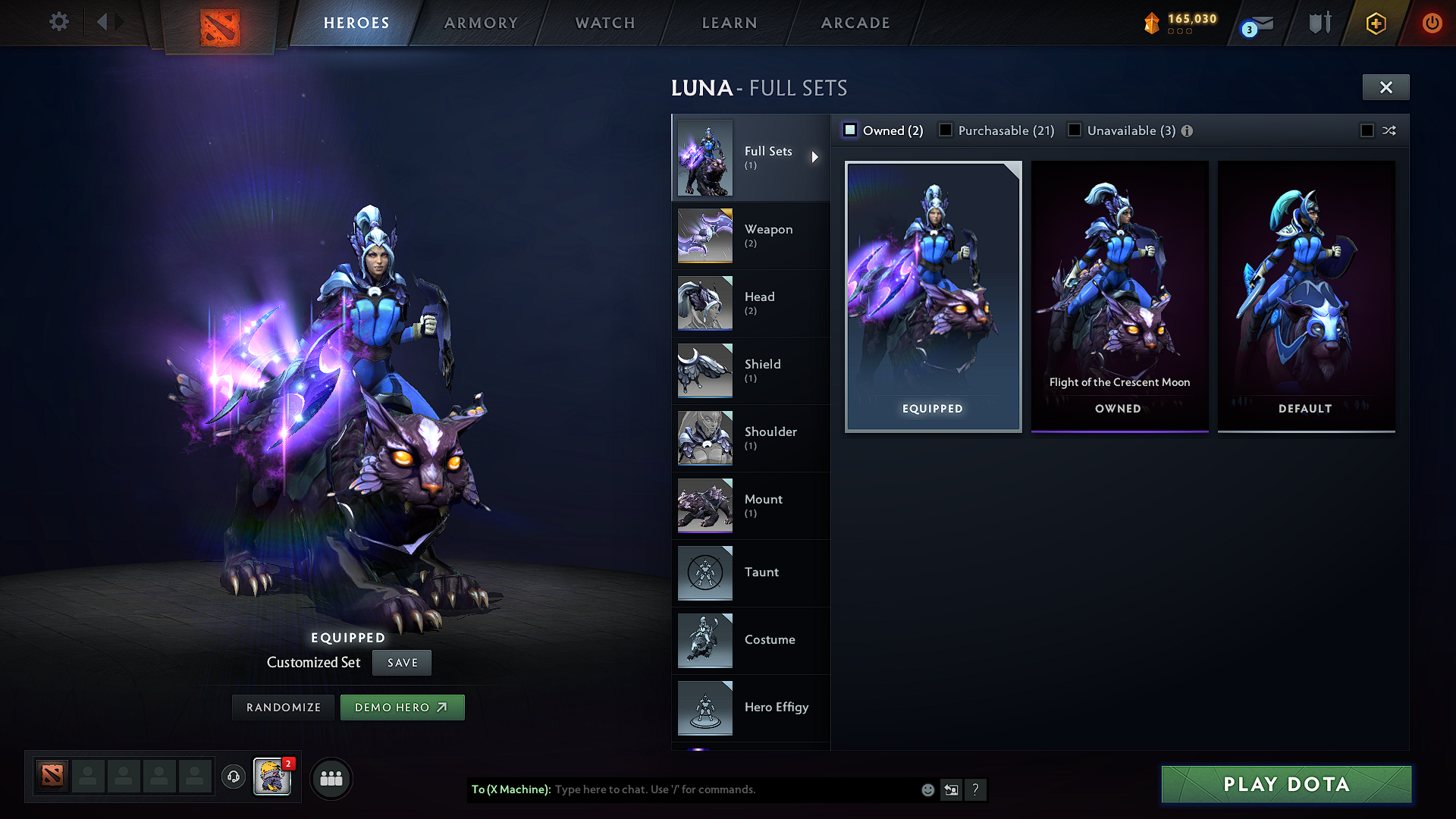Open the settings gear menu

point(59,22)
